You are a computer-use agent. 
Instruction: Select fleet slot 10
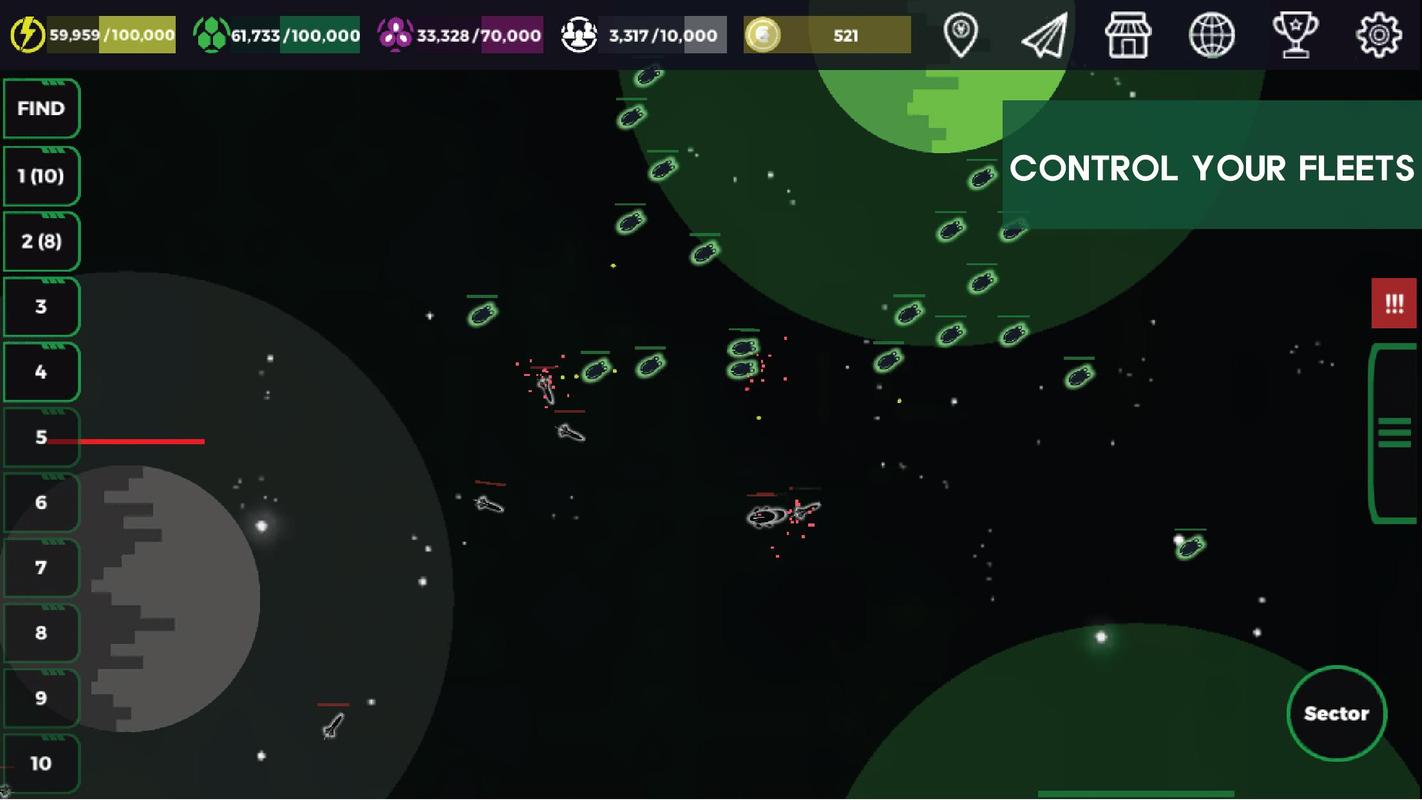tap(41, 763)
